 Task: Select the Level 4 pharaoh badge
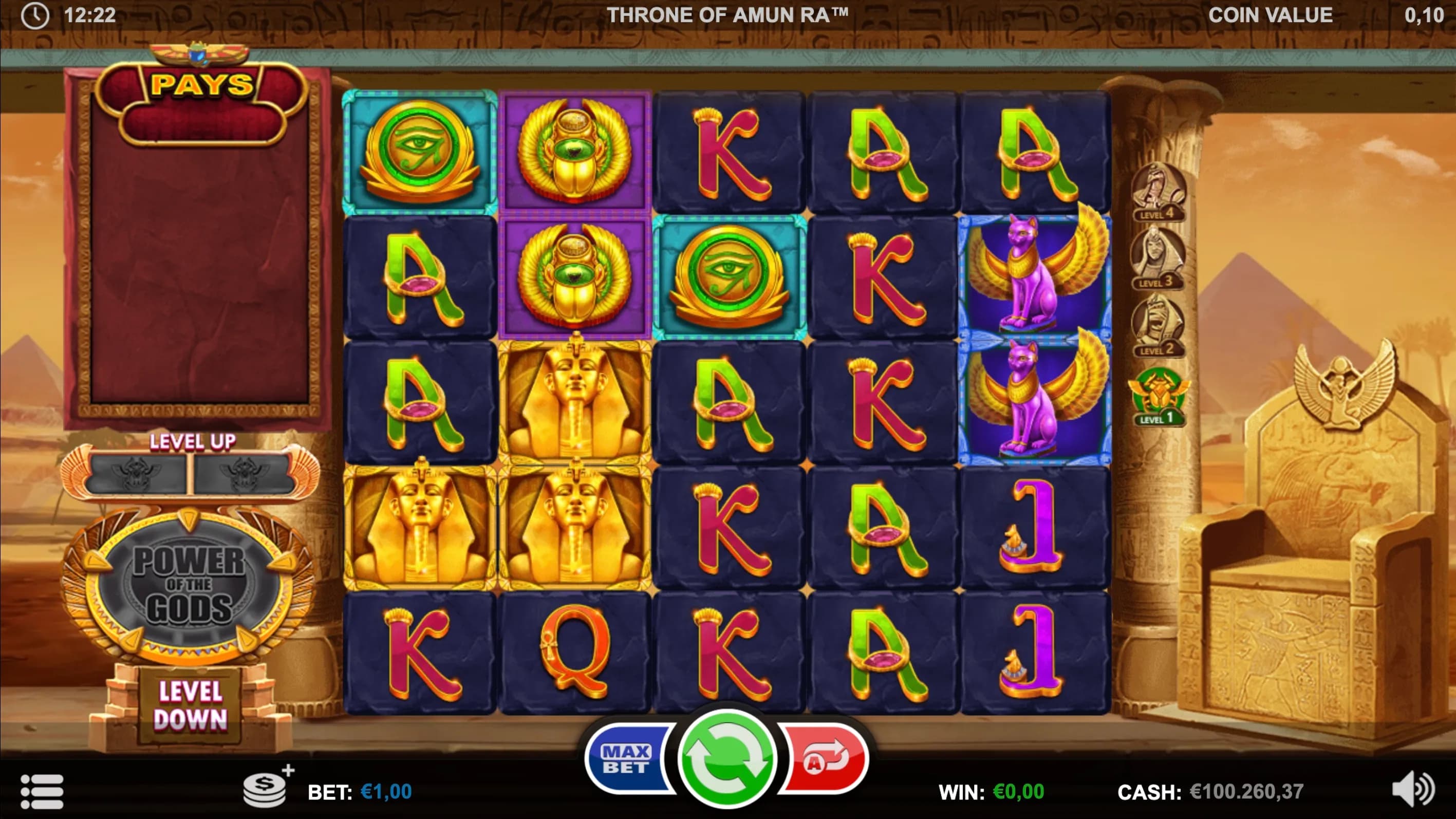tap(1158, 191)
